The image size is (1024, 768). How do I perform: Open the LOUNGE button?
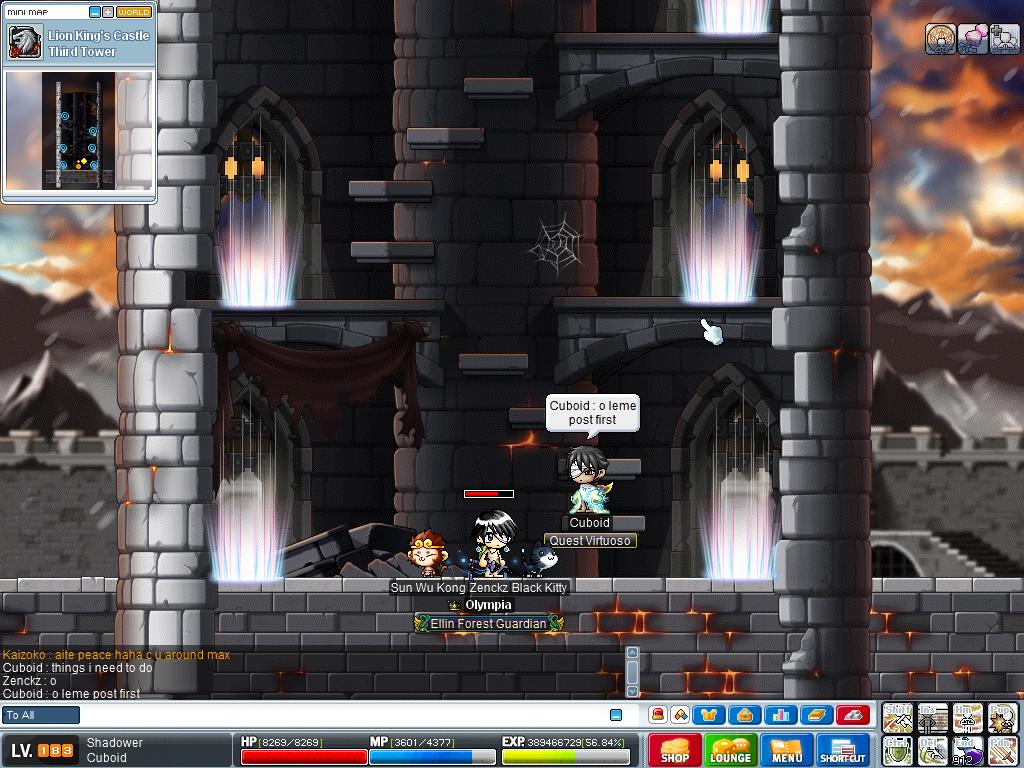point(730,750)
